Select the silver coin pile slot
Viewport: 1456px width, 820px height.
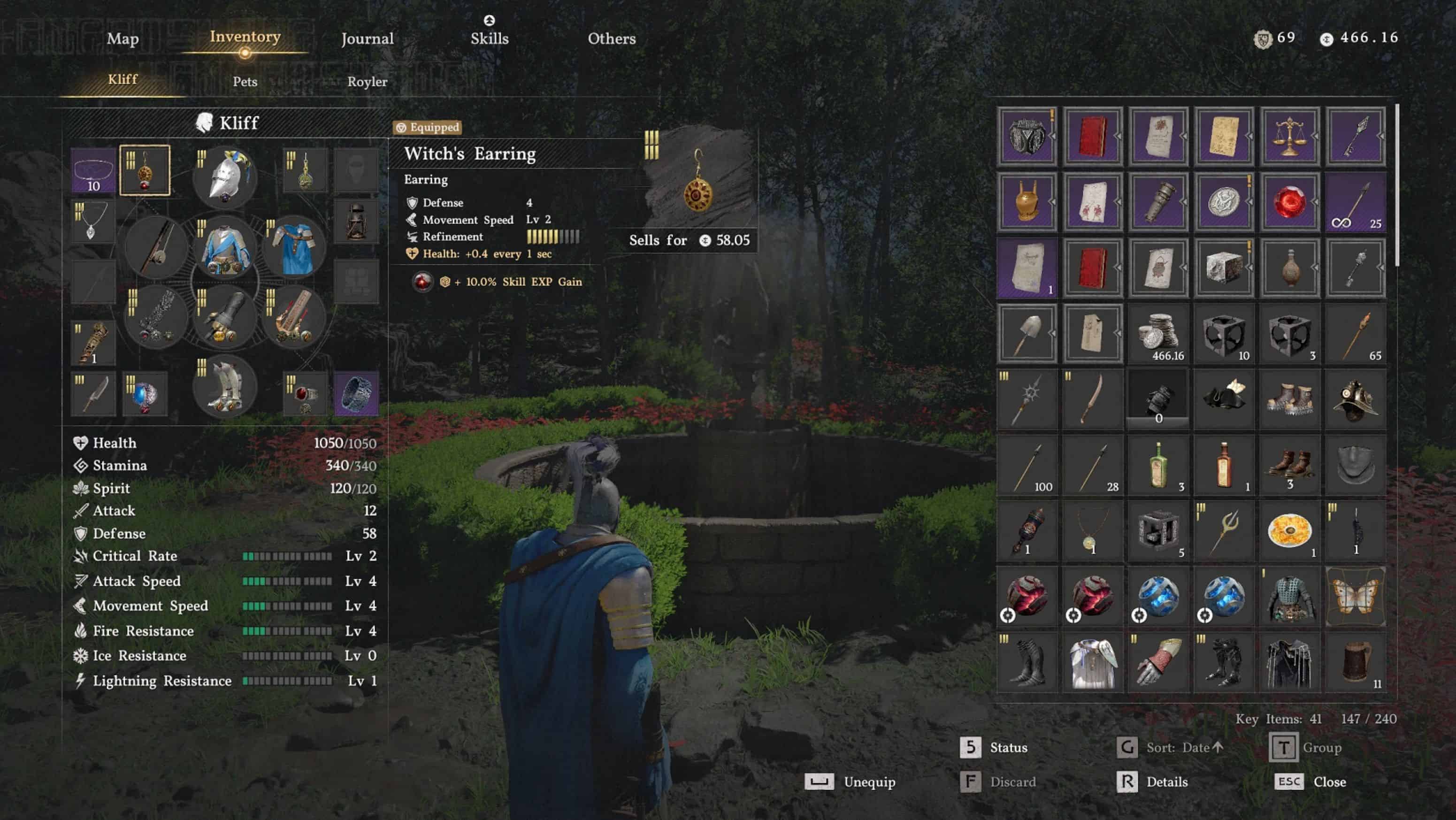pos(1158,333)
